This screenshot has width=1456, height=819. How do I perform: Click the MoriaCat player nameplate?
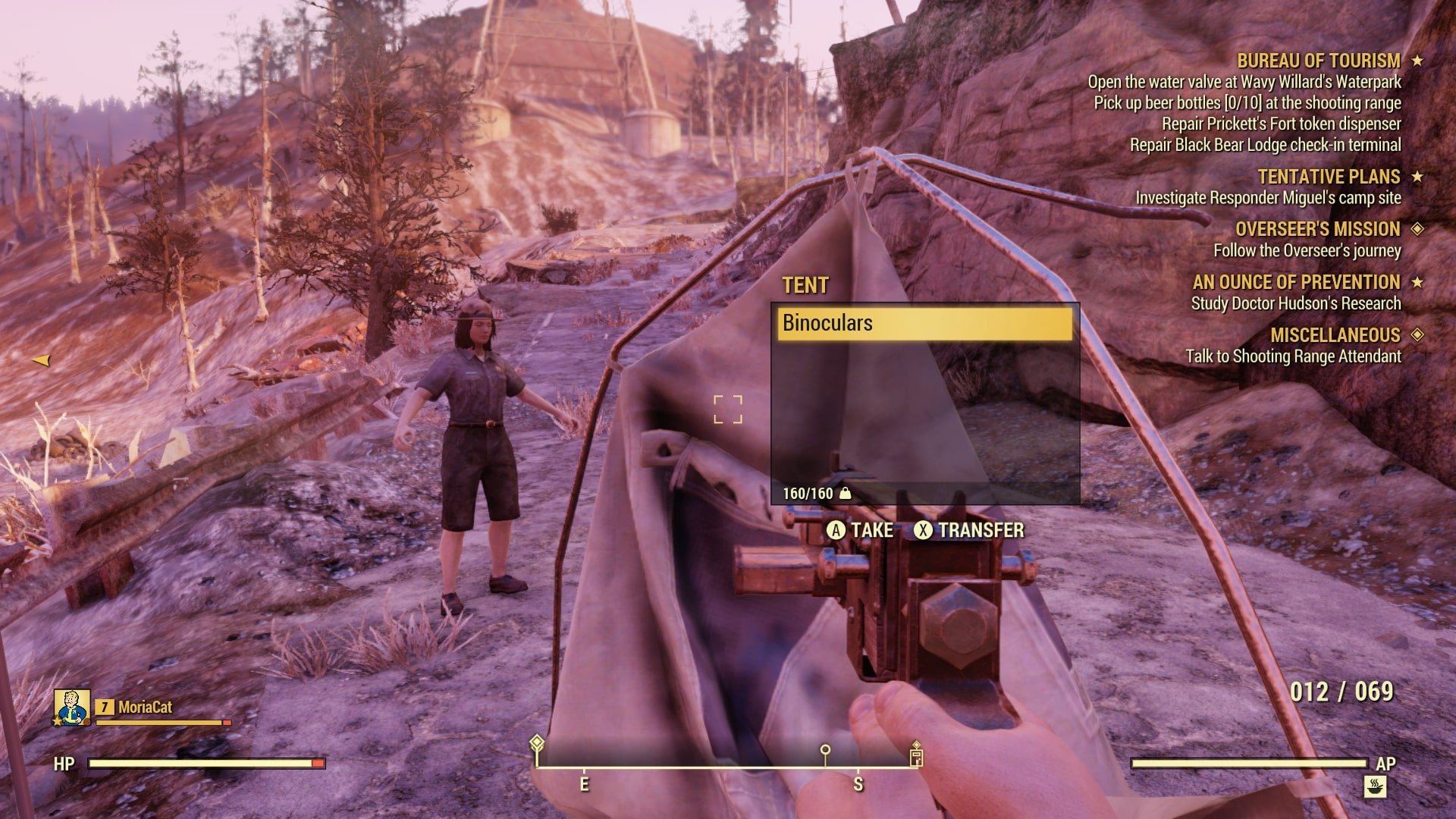click(x=145, y=708)
